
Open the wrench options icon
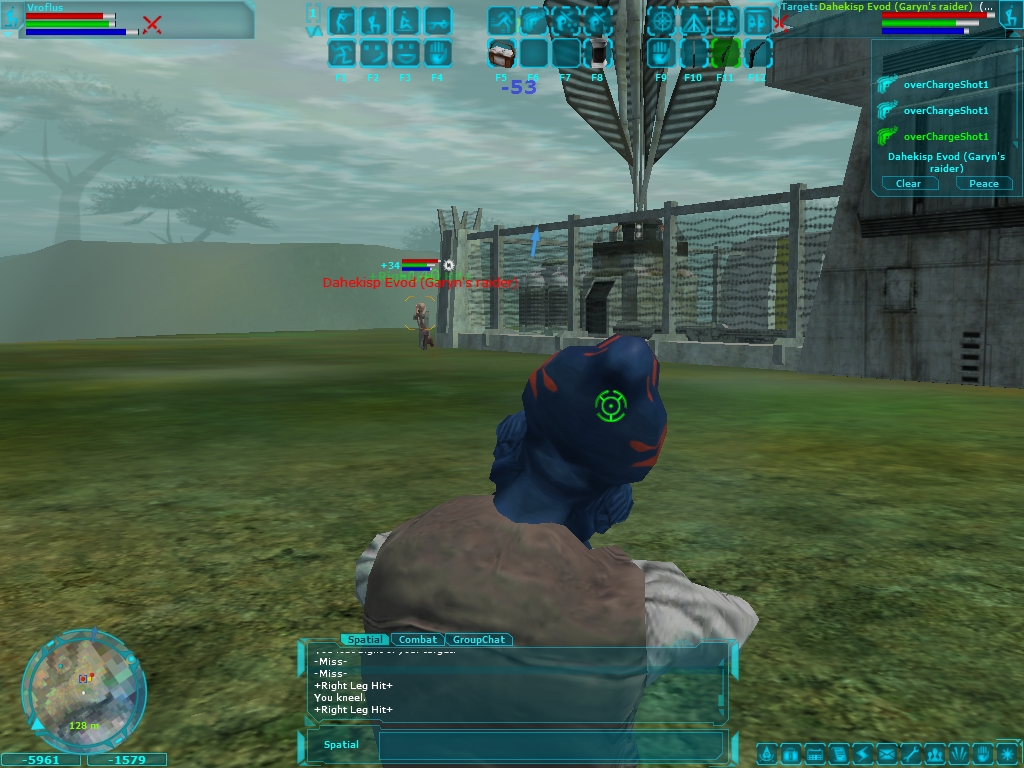click(910, 753)
